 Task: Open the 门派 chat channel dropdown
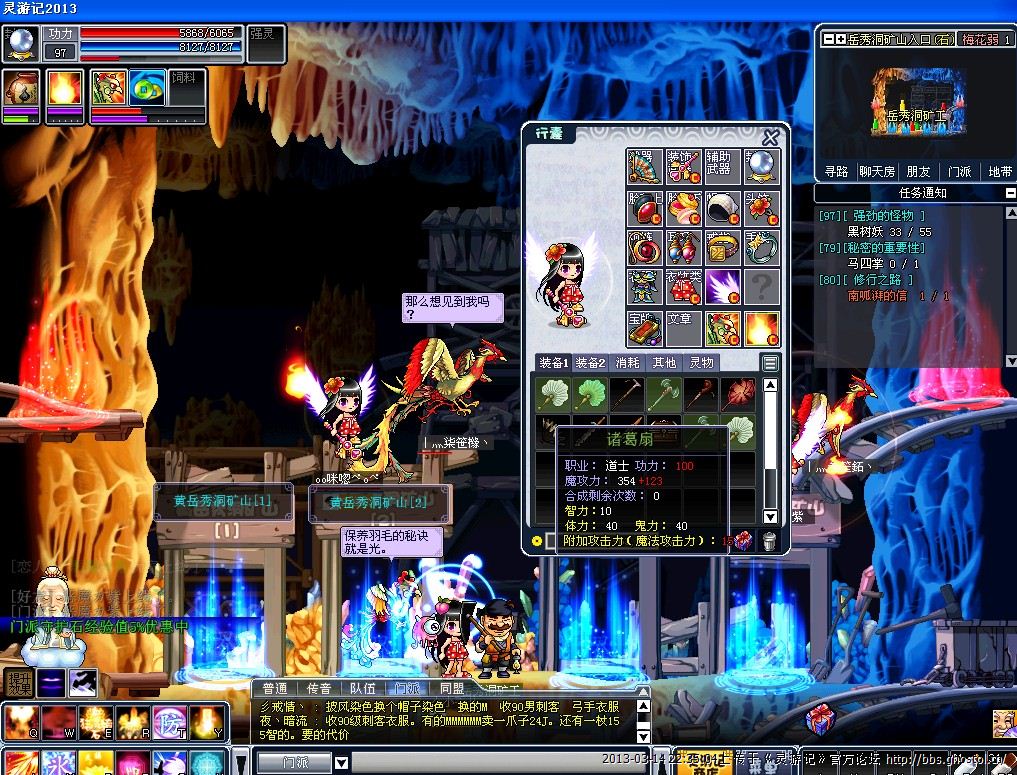point(341,762)
